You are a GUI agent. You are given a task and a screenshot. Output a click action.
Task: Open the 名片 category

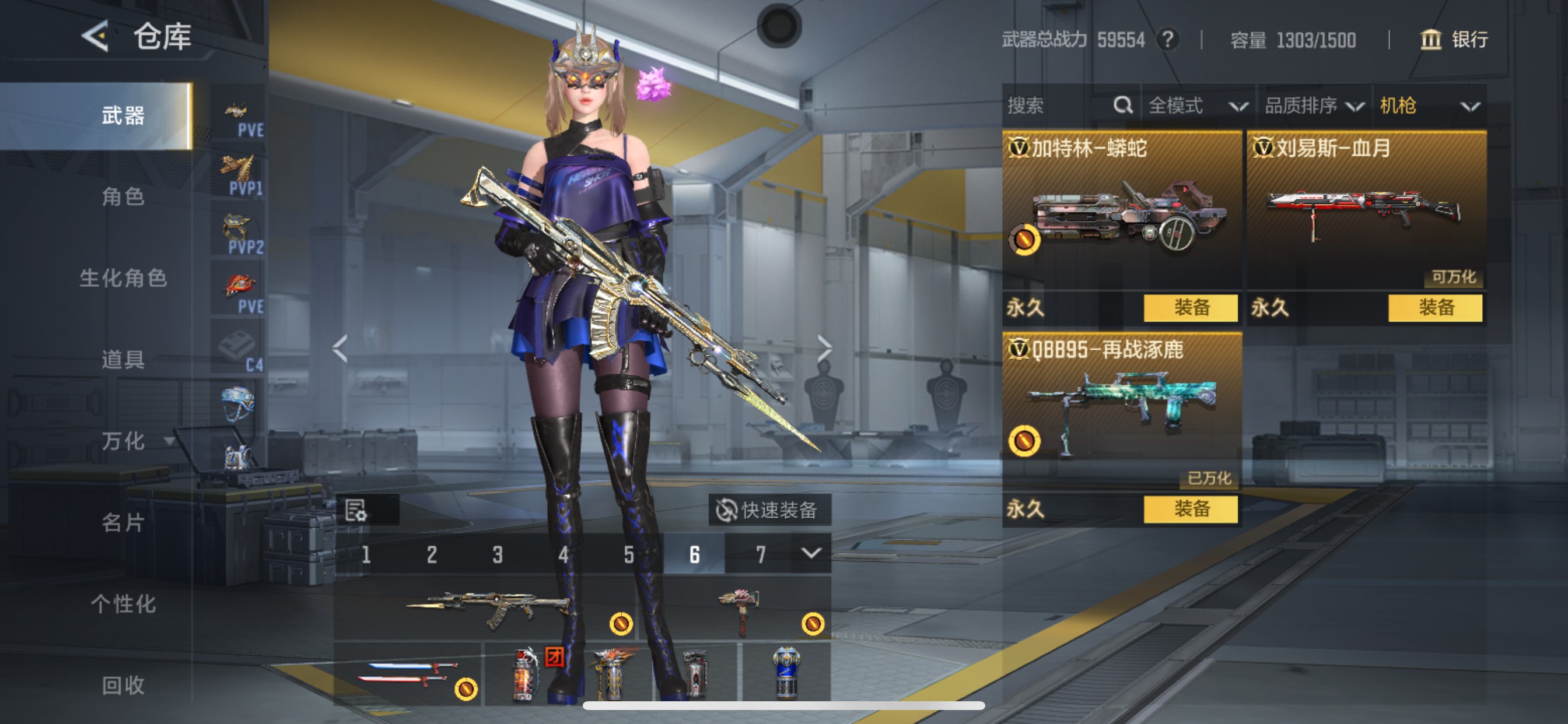click(x=123, y=522)
